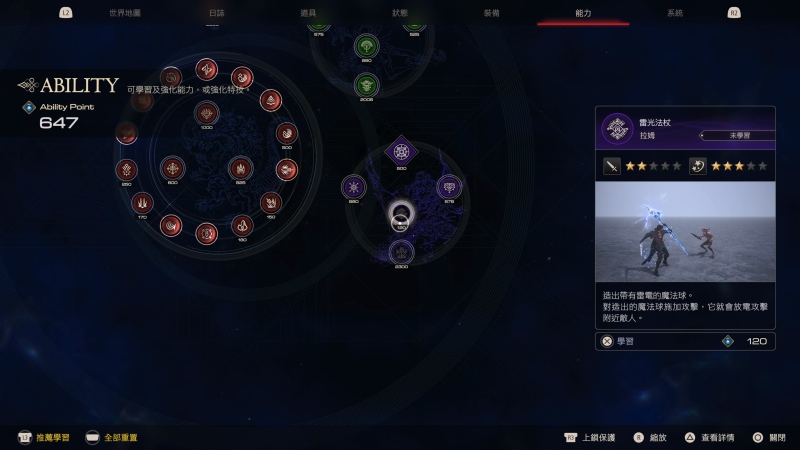This screenshot has width=800, height=450.
Task: Click the 雷光法杖 ability preview image
Action: tap(685, 232)
